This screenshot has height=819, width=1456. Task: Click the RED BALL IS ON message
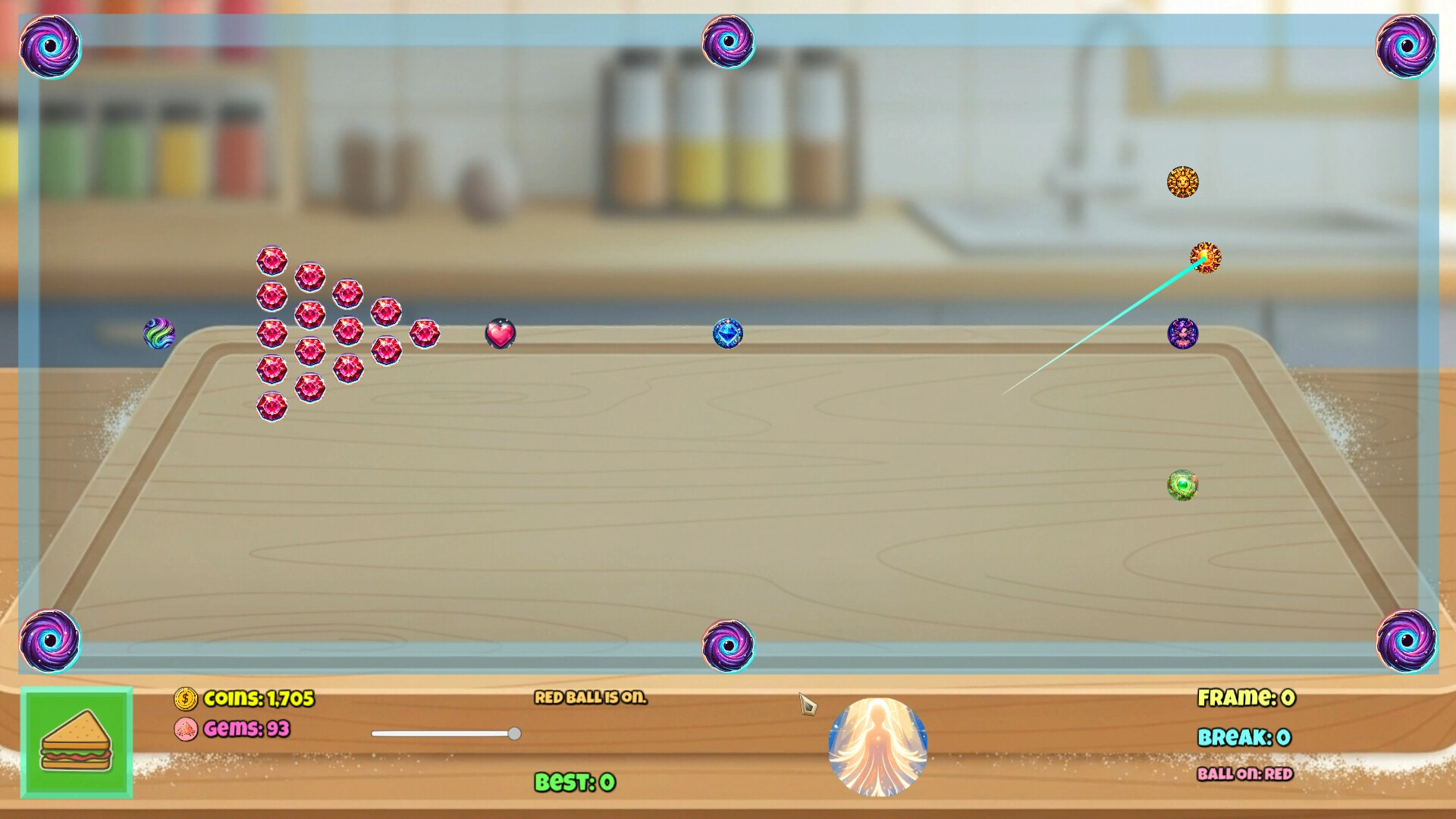point(592,697)
